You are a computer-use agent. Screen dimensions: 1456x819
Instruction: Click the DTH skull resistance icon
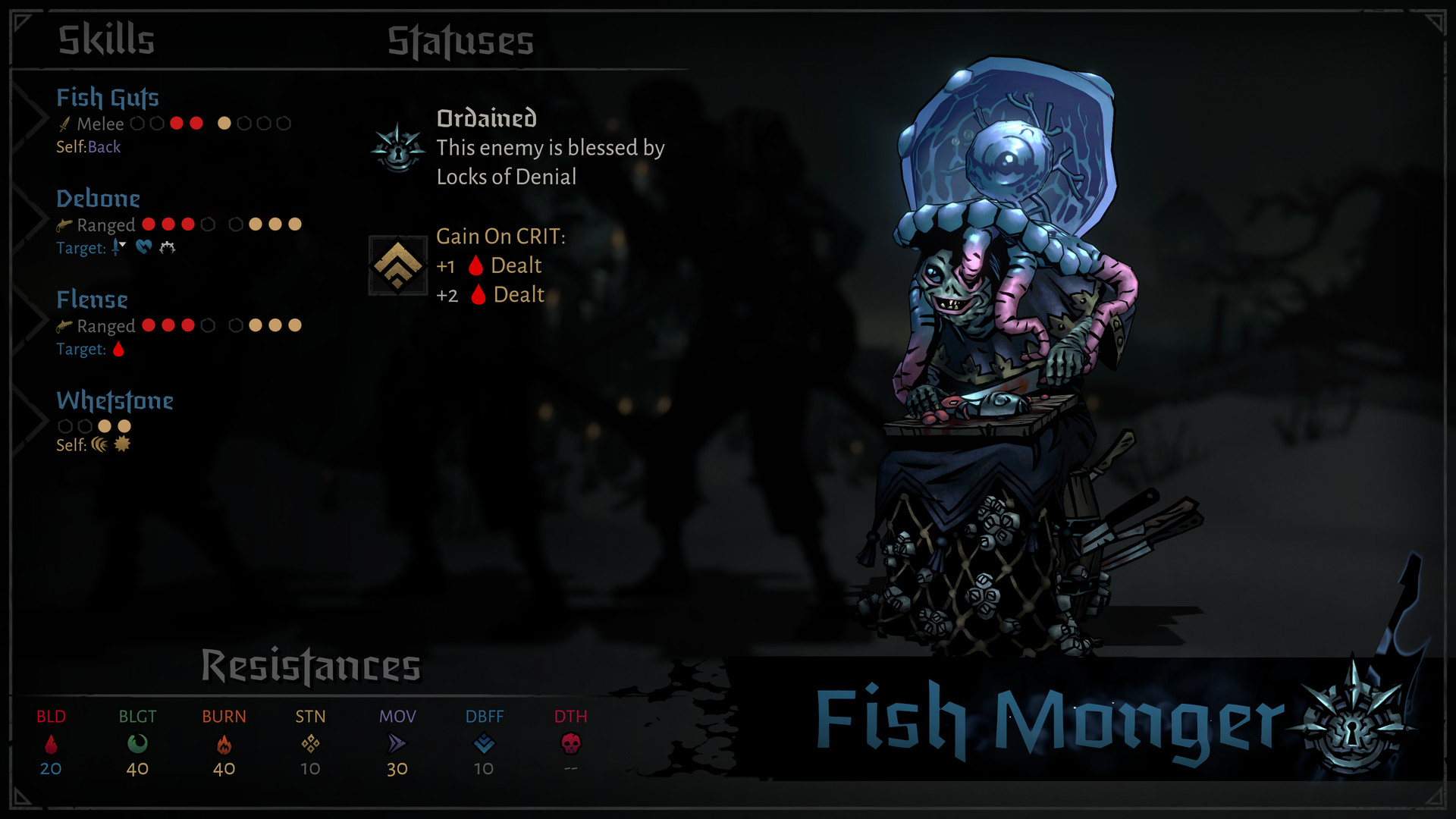tap(571, 745)
